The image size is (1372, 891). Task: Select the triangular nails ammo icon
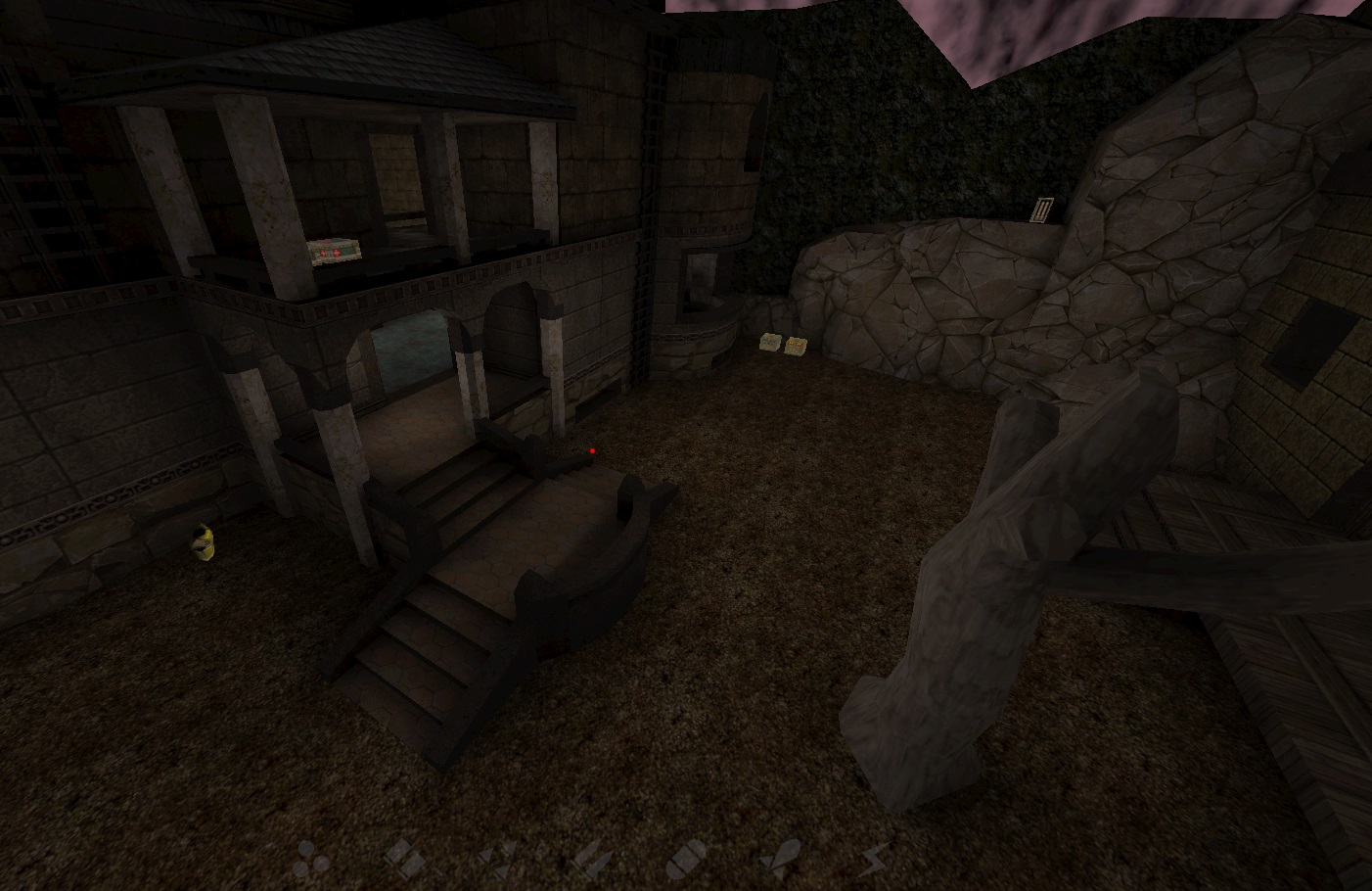pos(501,856)
